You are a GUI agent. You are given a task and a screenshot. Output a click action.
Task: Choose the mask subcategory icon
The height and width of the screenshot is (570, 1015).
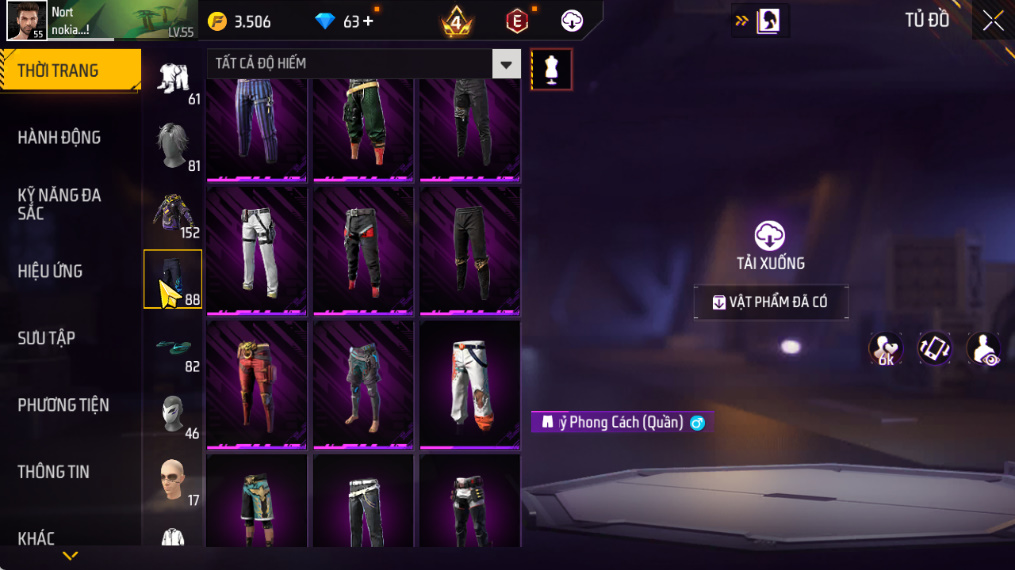click(x=173, y=412)
